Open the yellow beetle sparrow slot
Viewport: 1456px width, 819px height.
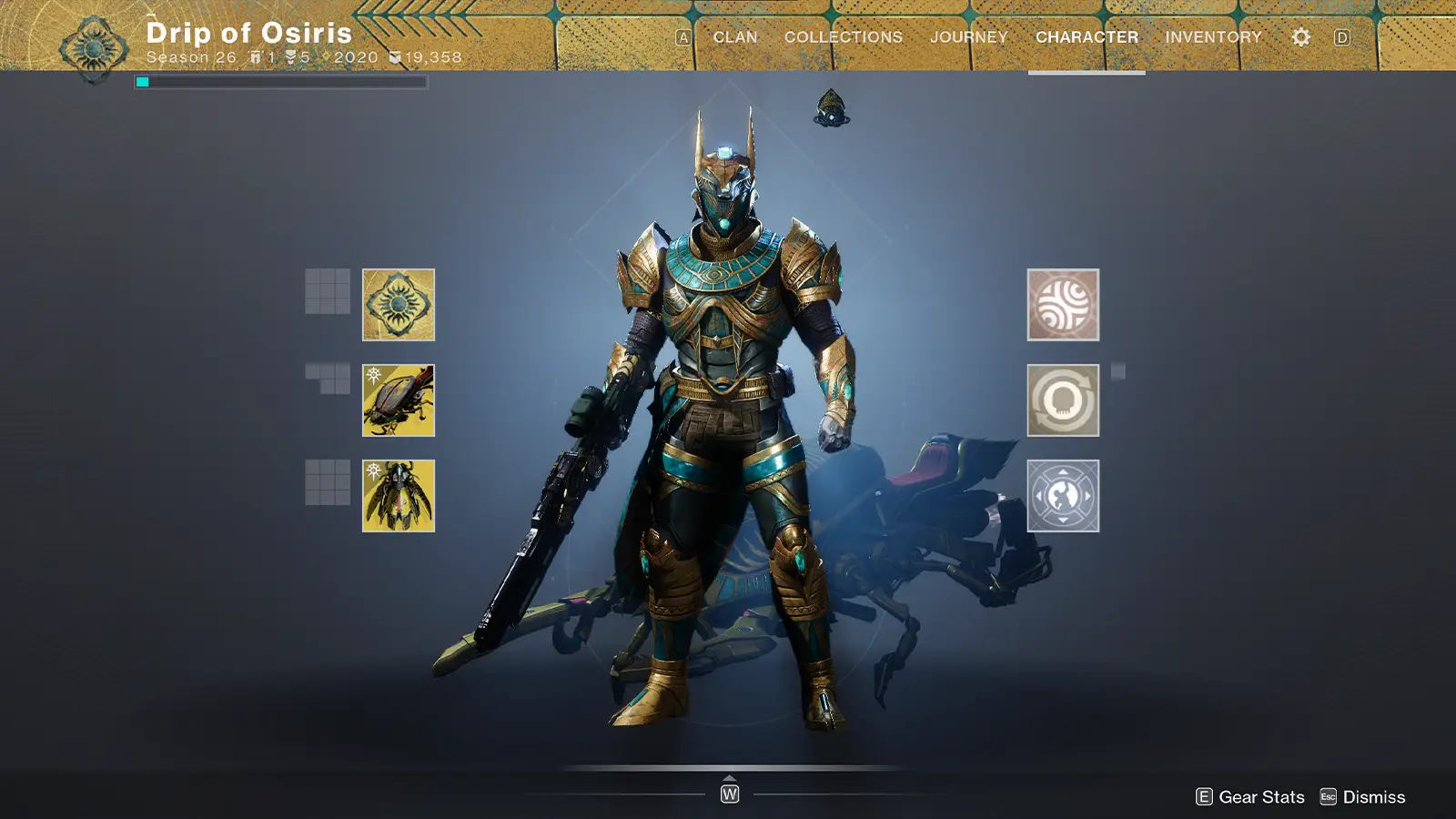click(x=399, y=399)
